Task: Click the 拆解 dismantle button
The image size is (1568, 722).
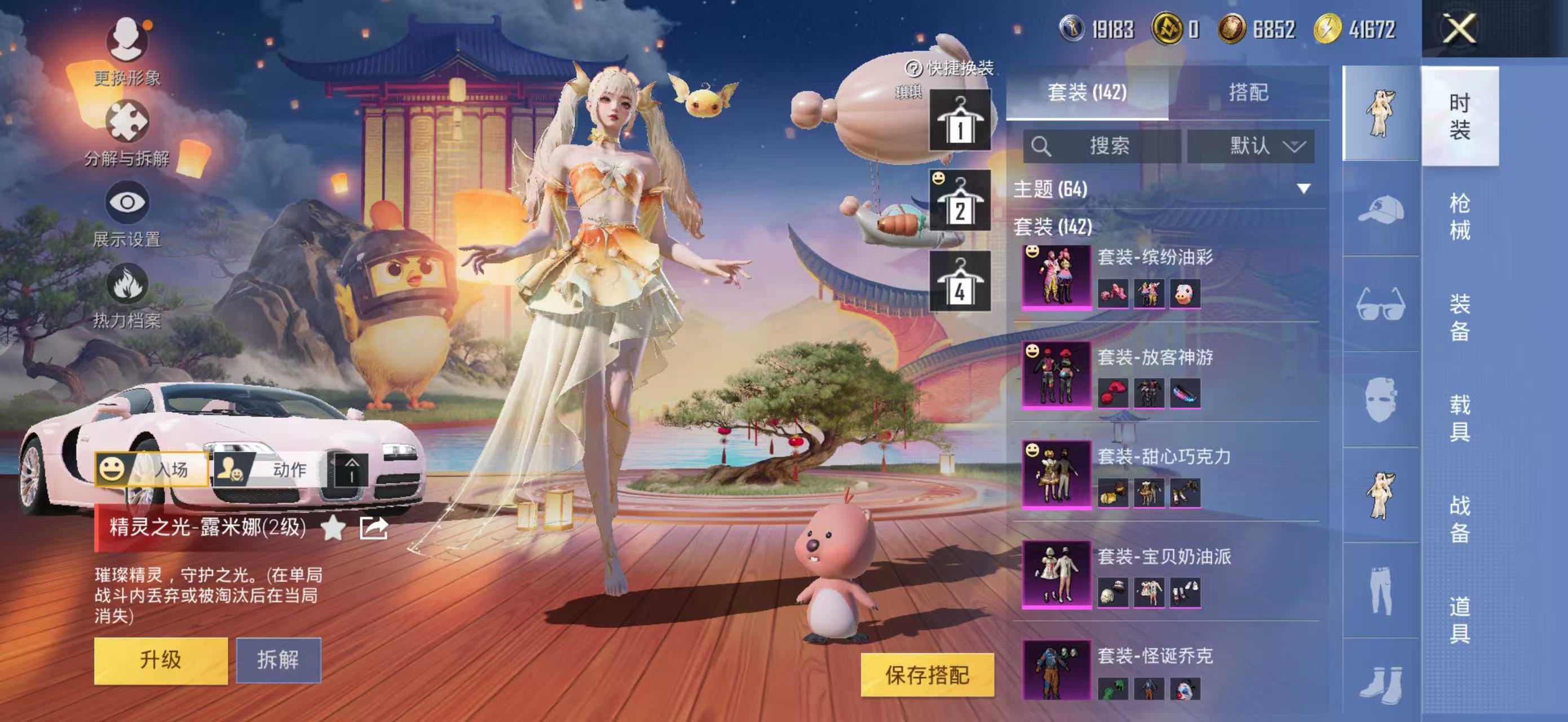Action: 278,660
